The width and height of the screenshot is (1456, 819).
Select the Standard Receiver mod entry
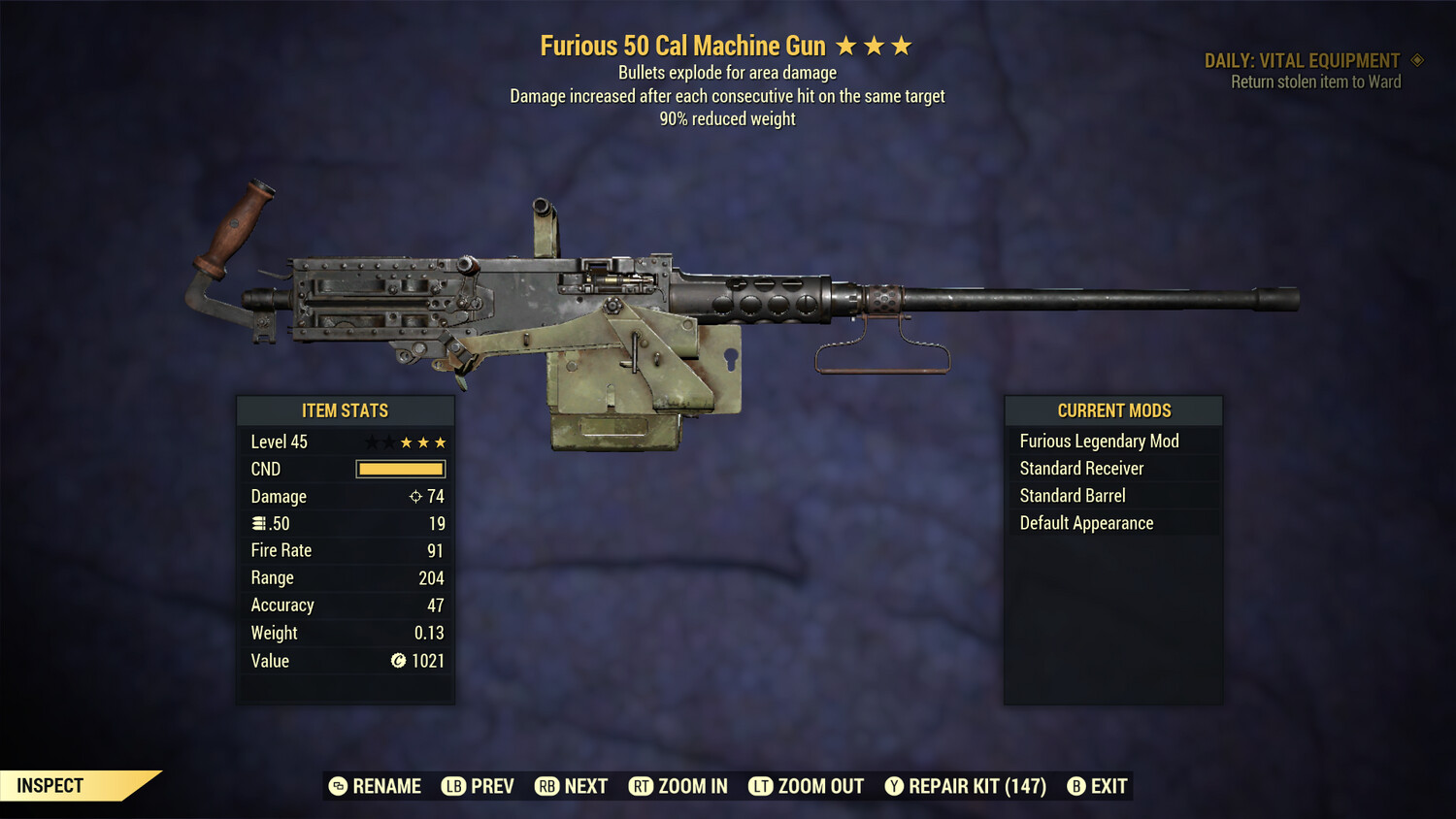pos(1081,468)
